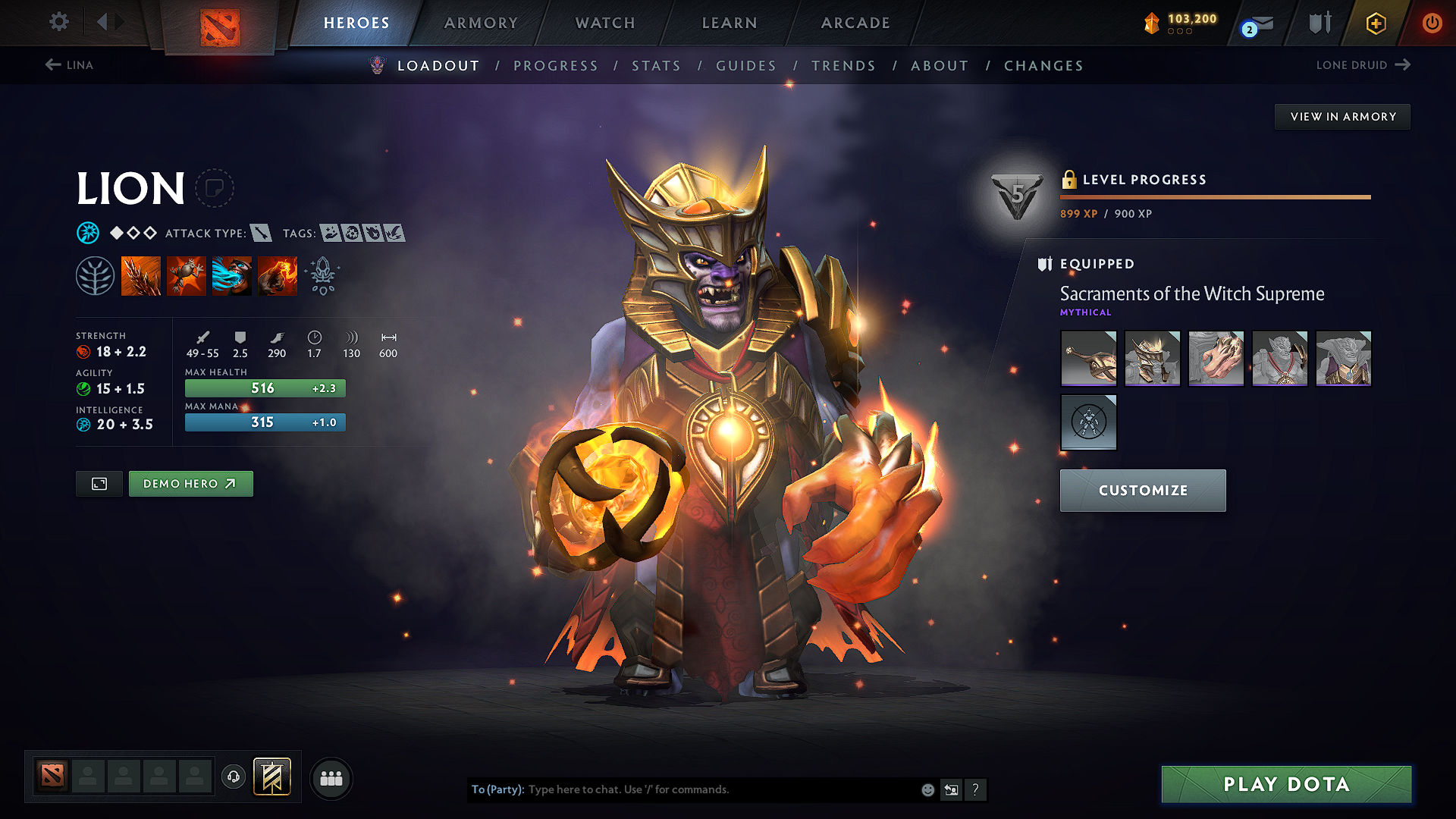Click the Dota 2 logo emblem
1456x819 pixels.
point(218,24)
